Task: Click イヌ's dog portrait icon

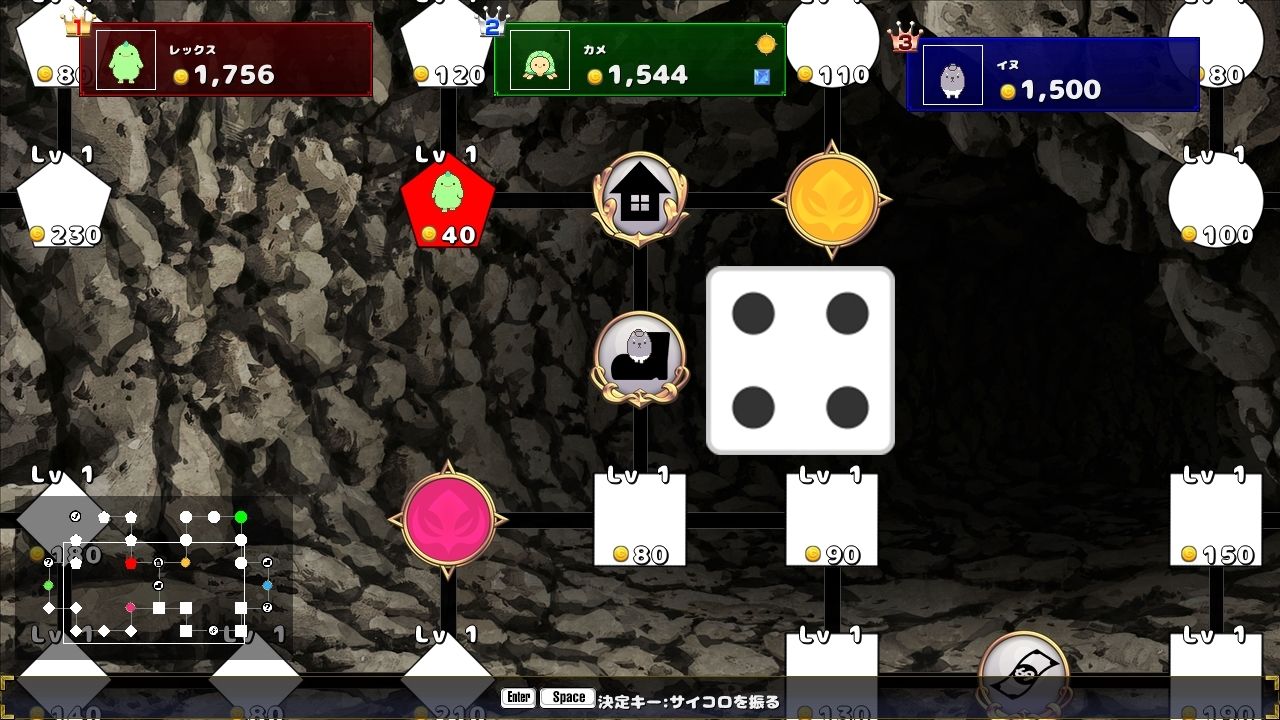Action: [x=950, y=73]
